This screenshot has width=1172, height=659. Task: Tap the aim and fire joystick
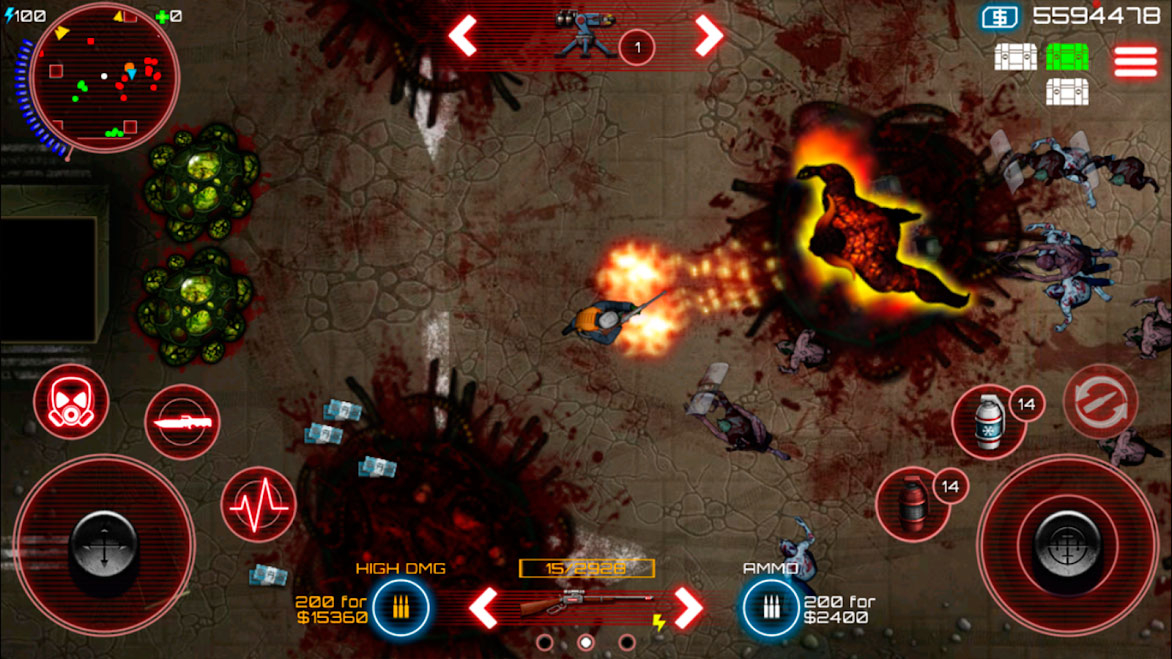click(1067, 544)
